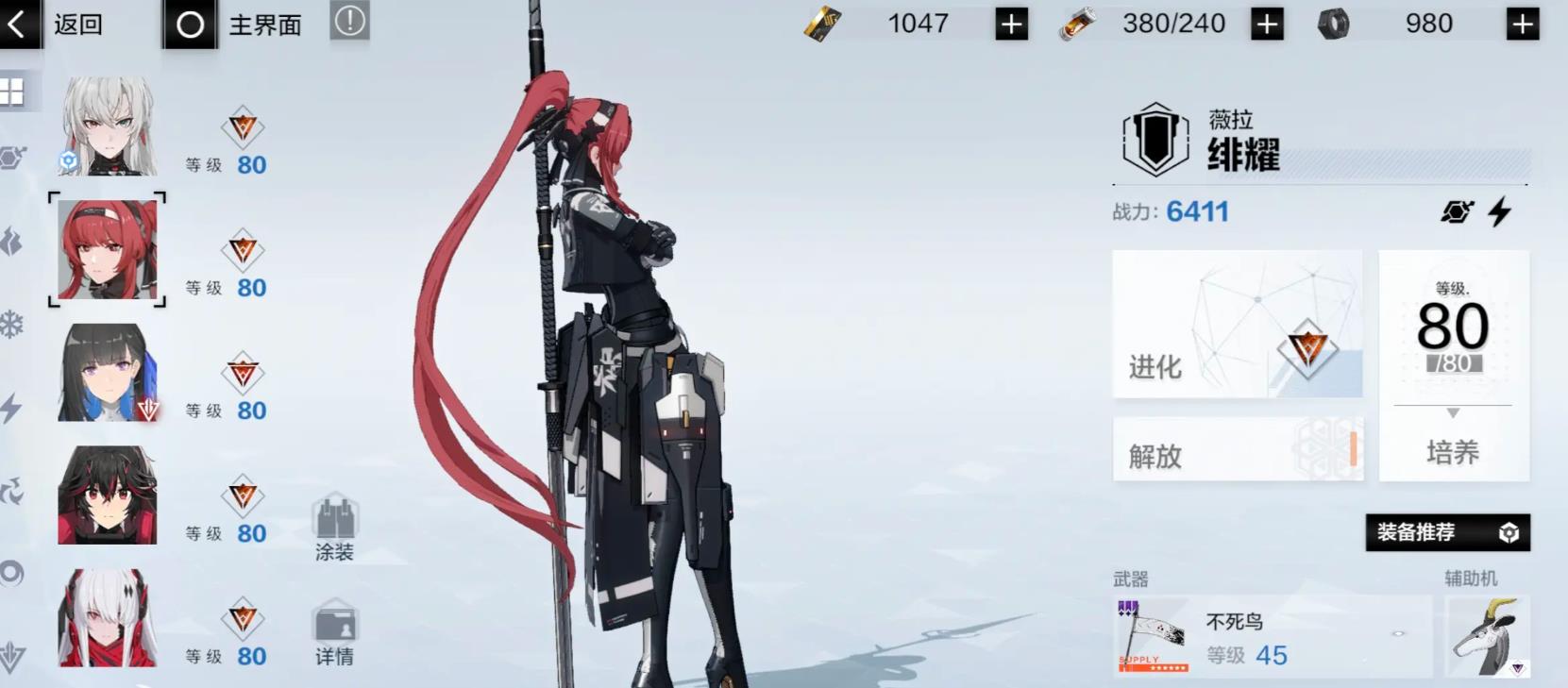
Task: Open the 解放 liberation panel
Action: (x=1237, y=449)
